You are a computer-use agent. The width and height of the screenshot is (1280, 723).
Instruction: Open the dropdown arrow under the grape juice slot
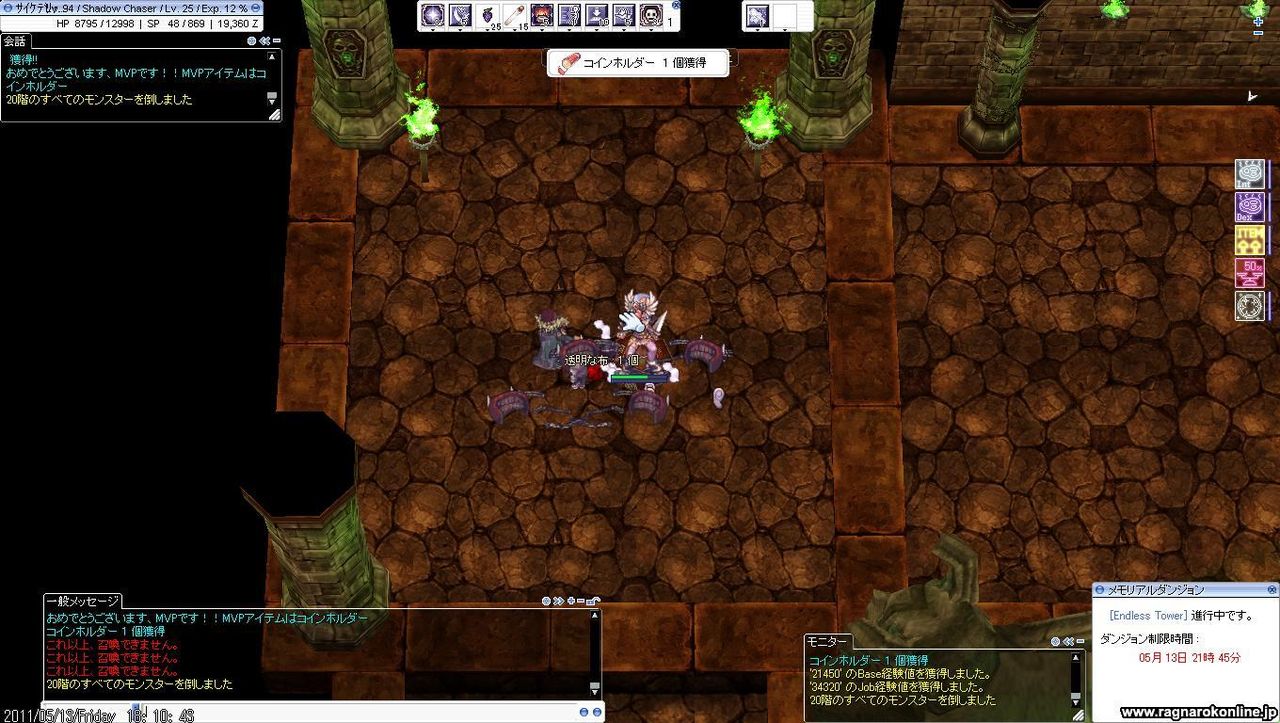486,29
